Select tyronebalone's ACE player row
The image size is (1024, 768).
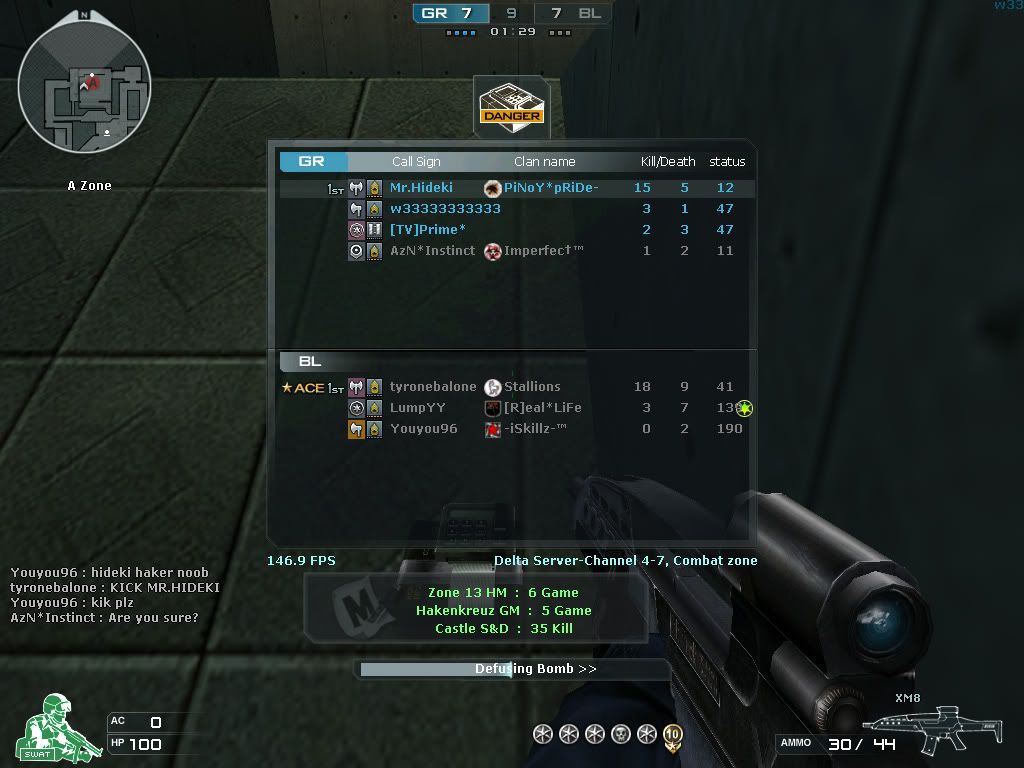(x=433, y=387)
